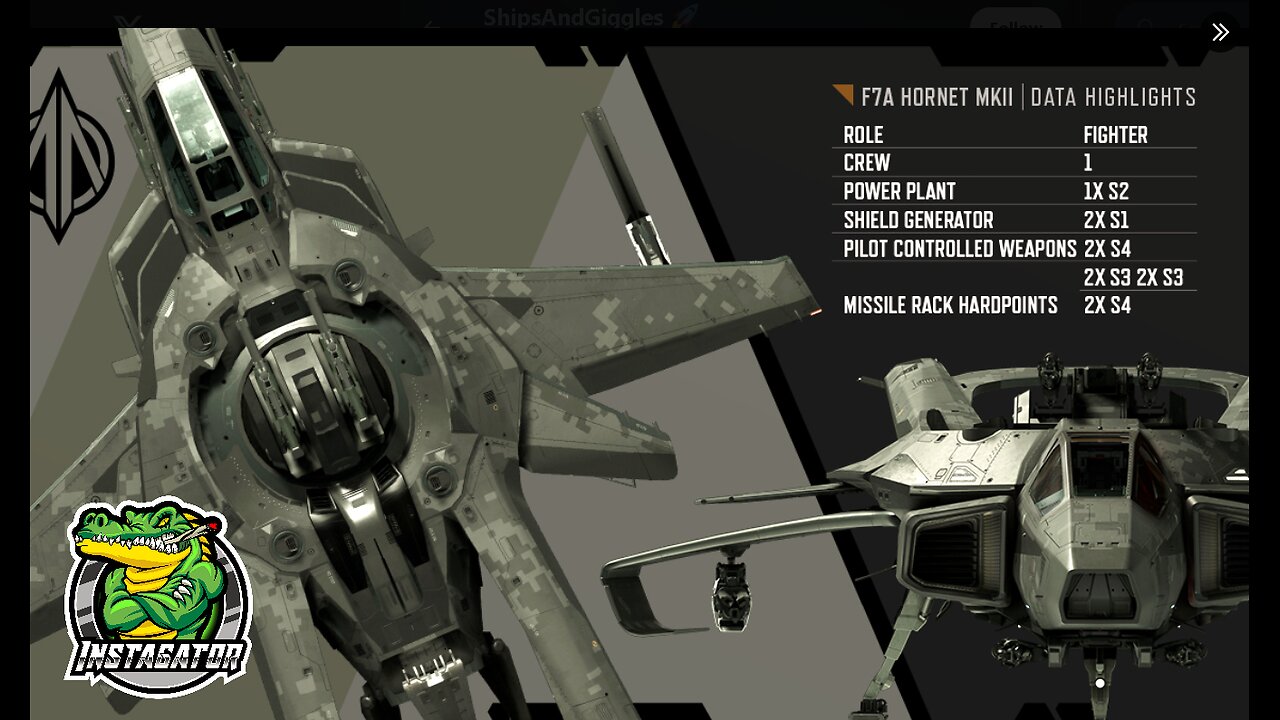Select the CREW row in Data Highlights
The image size is (1280, 720).
tap(866, 163)
